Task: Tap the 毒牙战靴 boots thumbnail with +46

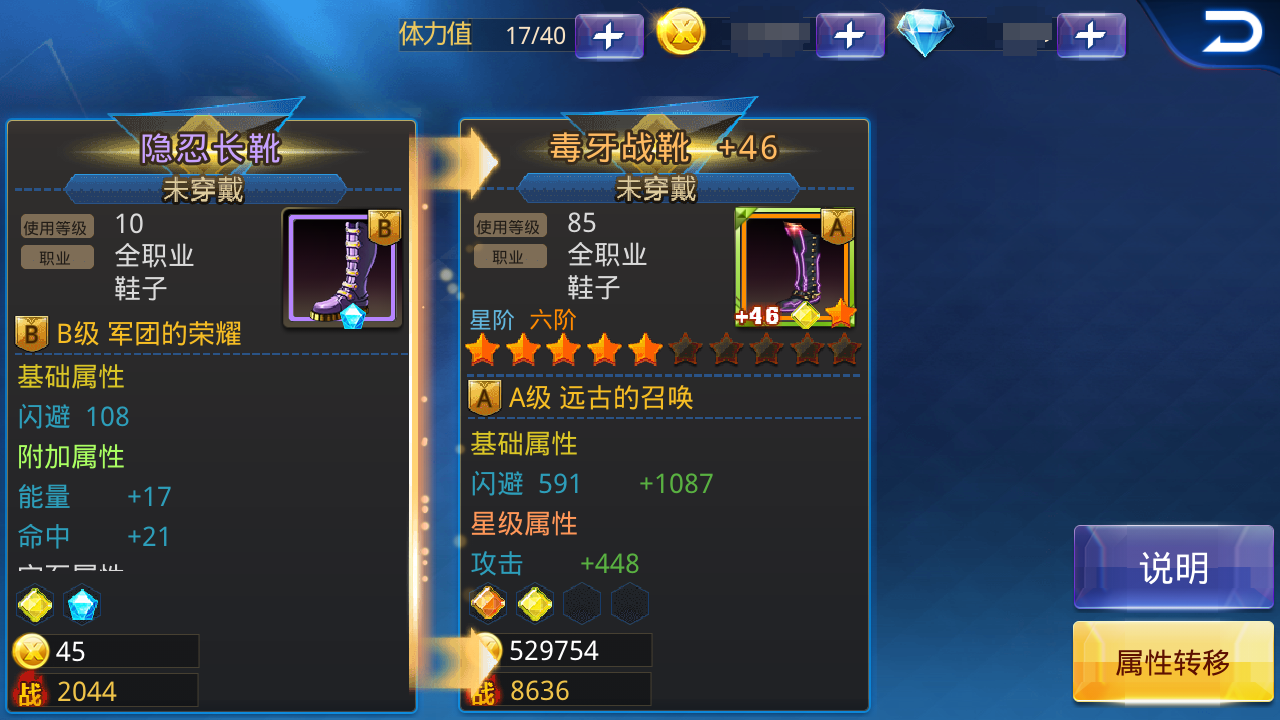Action: tap(795, 269)
